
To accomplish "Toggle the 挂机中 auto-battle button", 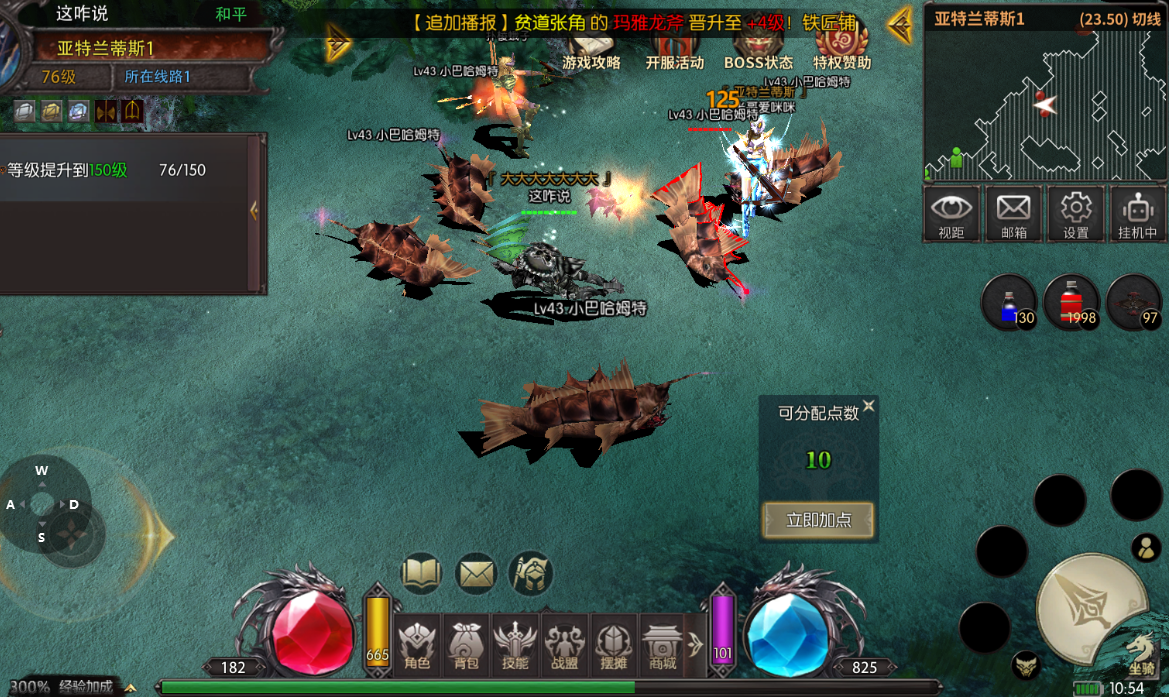I will click(1137, 214).
